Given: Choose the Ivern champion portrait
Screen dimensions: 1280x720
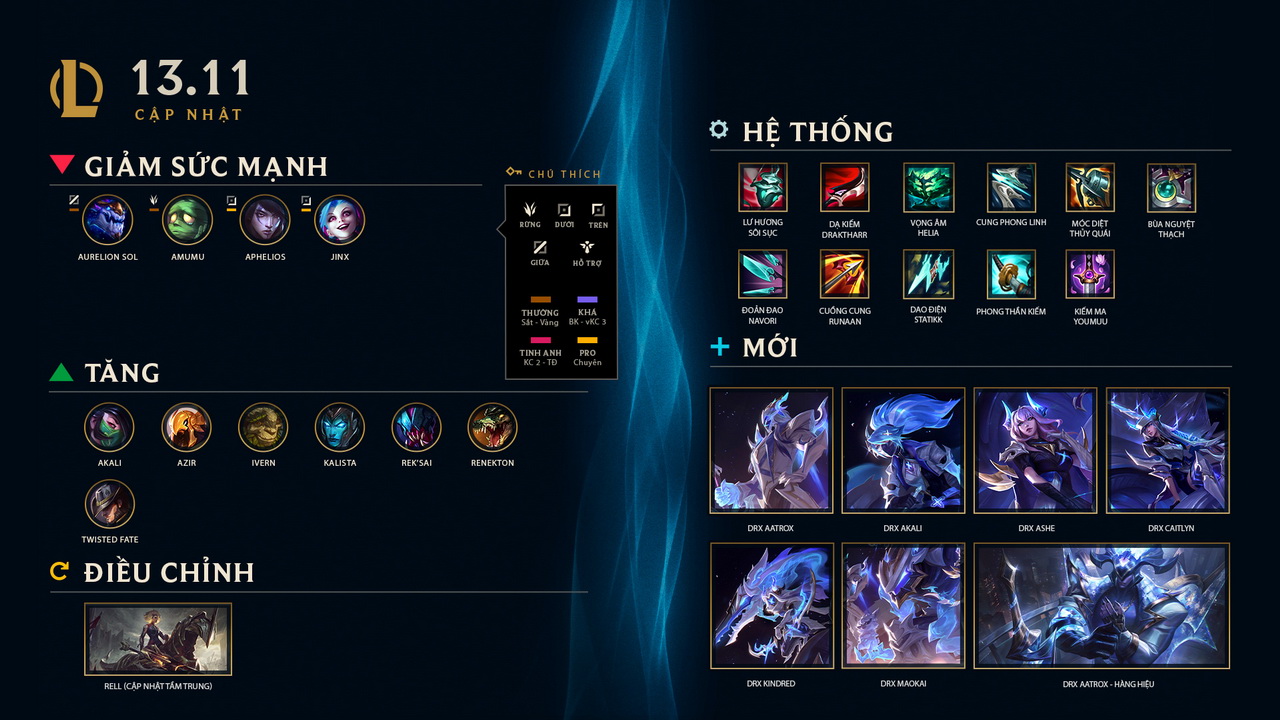Looking at the screenshot, I should click(x=263, y=428).
